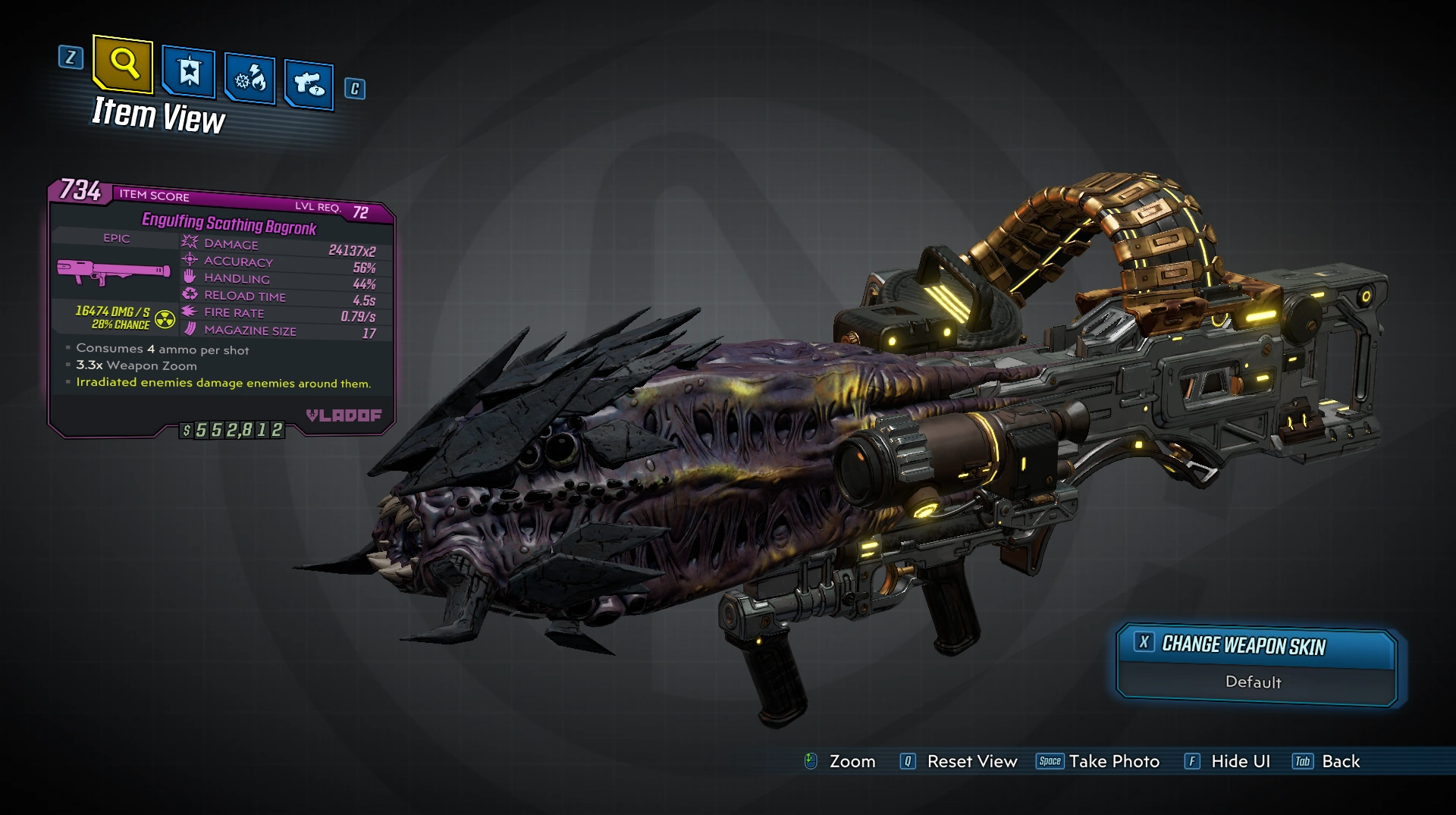Switch to the star badge tab
The image size is (1456, 815).
tap(189, 73)
